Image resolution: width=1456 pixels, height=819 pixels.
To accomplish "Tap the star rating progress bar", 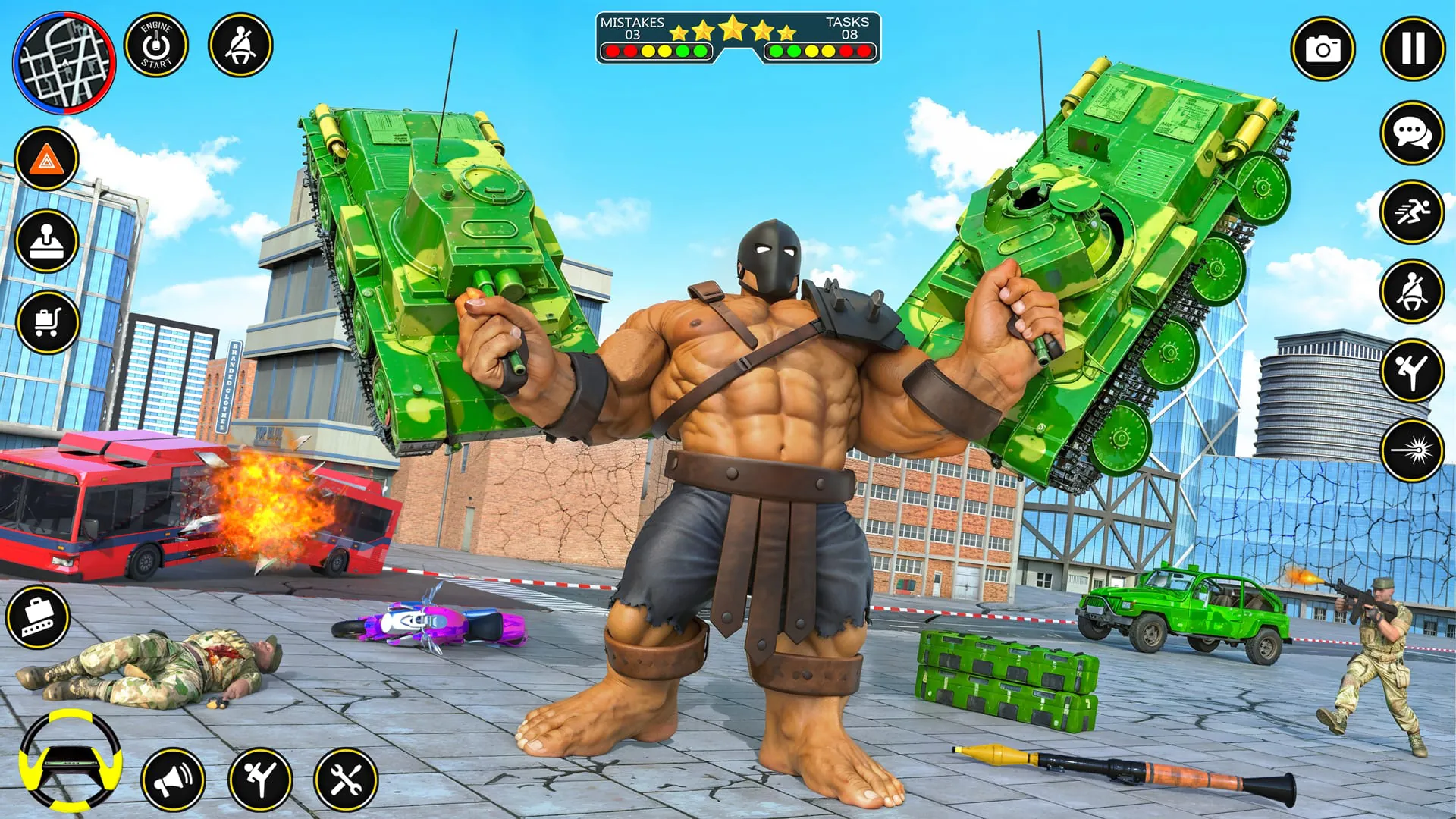I will (x=732, y=29).
